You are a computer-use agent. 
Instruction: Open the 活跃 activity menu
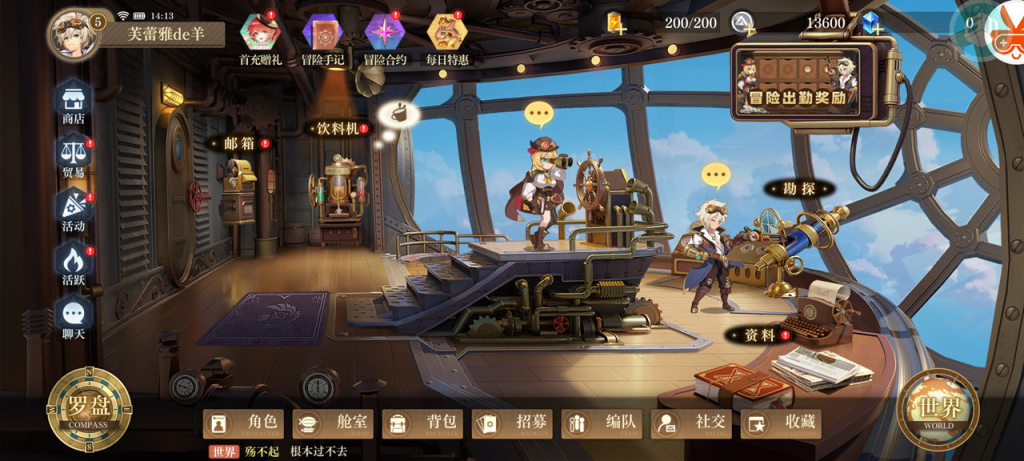[x=73, y=262]
